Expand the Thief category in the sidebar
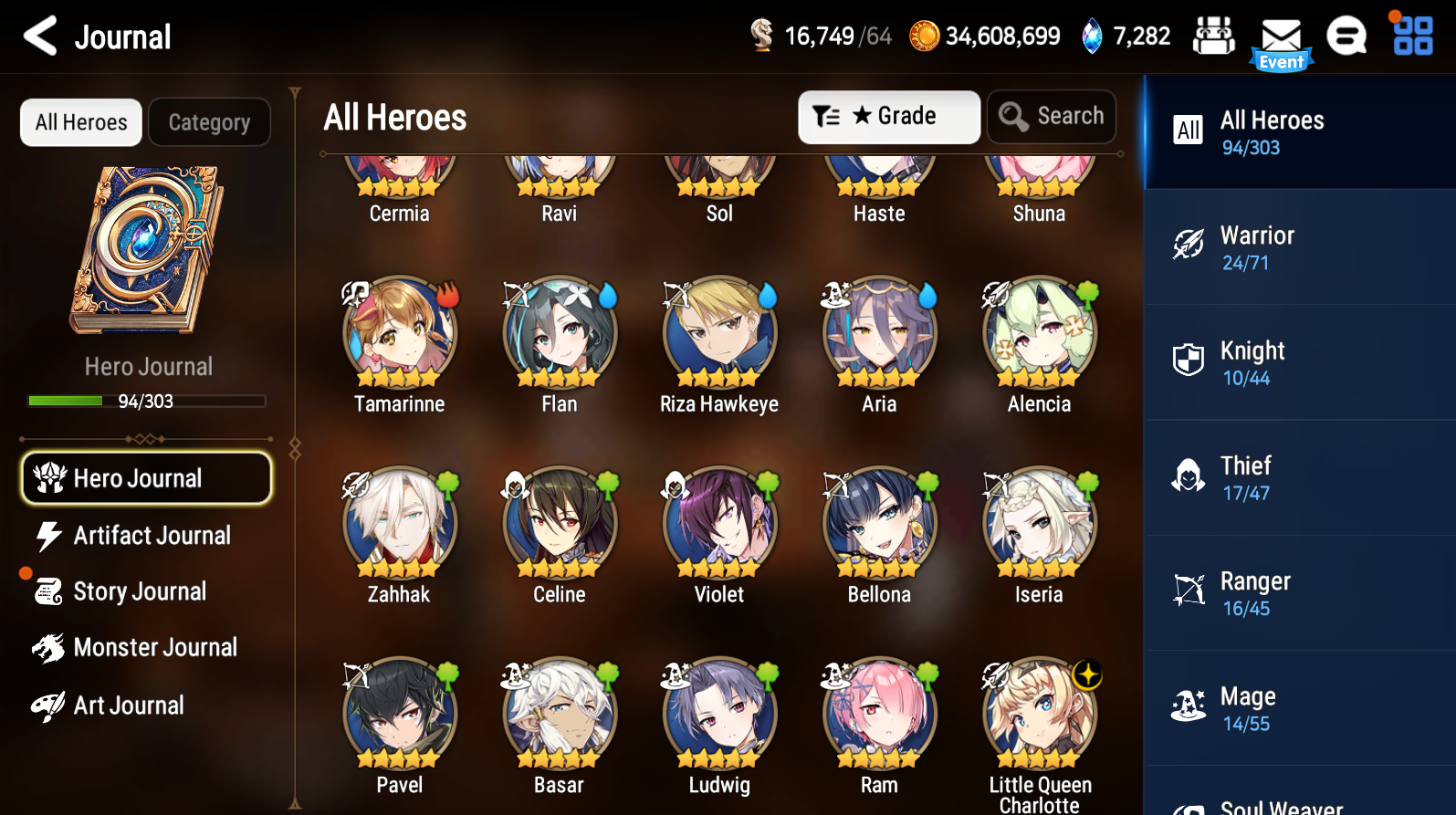The image size is (1456, 815). pos(1297,476)
